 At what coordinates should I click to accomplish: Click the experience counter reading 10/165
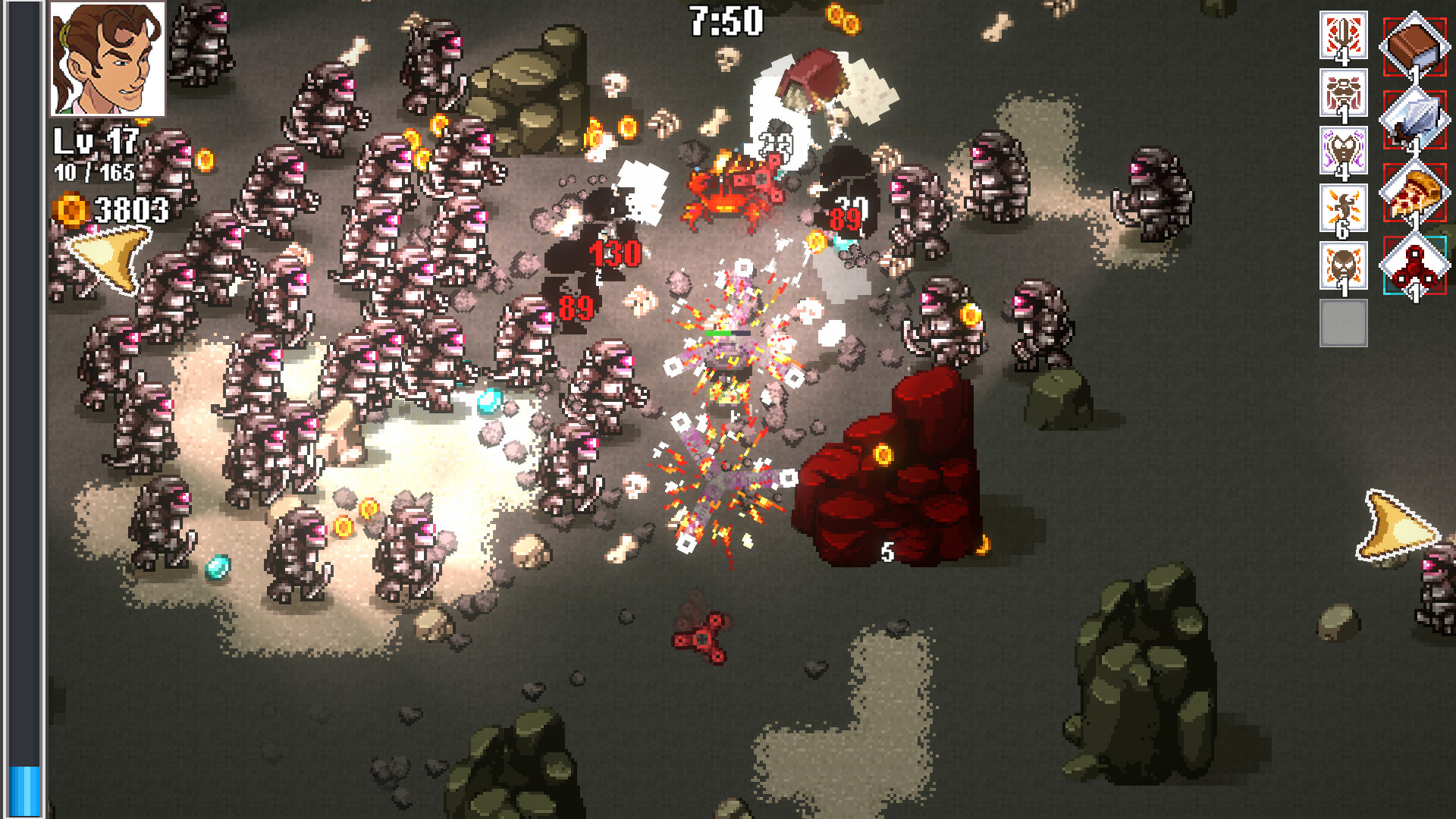click(x=94, y=171)
